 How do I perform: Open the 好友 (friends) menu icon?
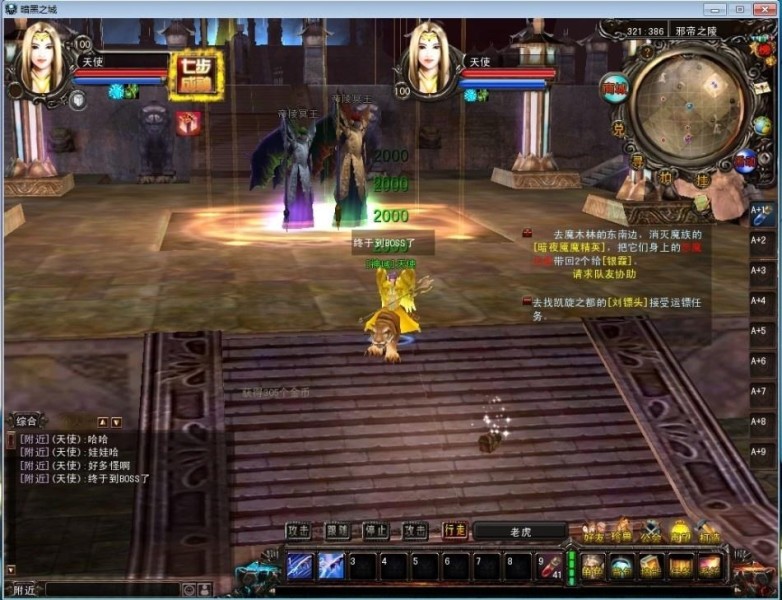click(x=595, y=533)
